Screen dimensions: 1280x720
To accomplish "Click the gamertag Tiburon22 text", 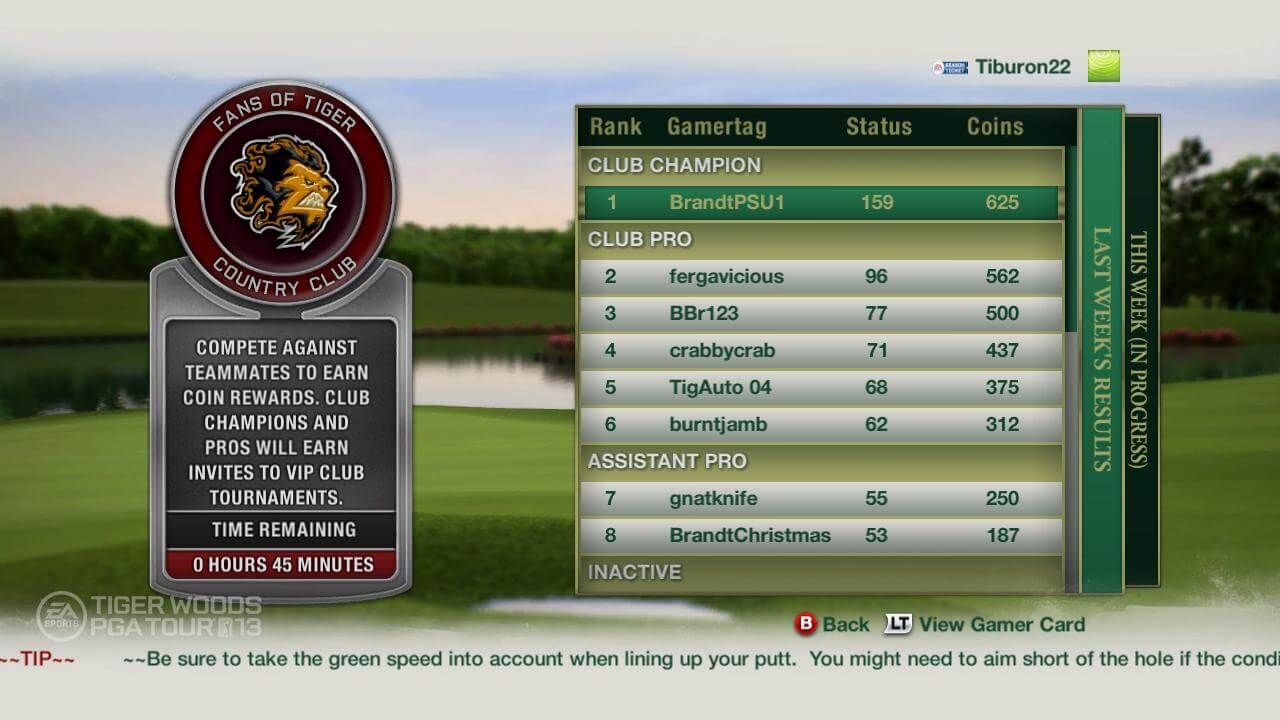I will pyautogui.click(x=1022, y=66).
